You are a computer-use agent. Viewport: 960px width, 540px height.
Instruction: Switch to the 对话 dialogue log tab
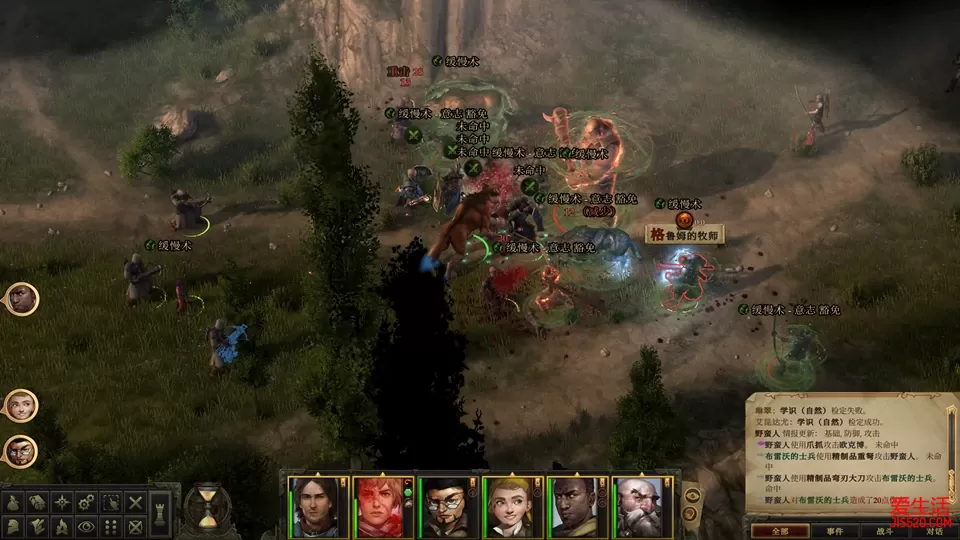[934, 531]
